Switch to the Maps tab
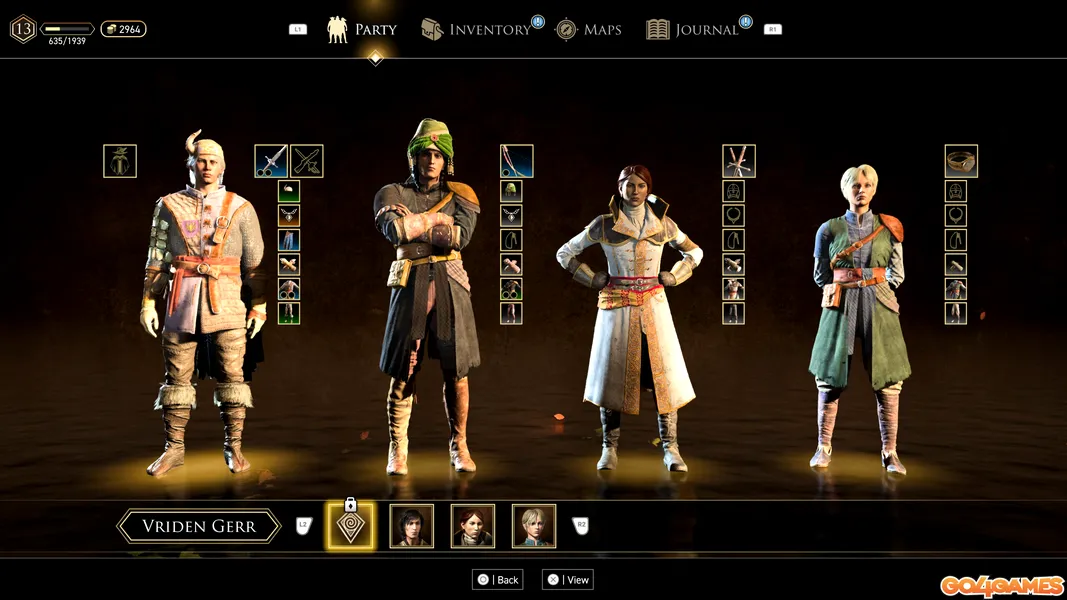The image size is (1067, 600). (x=589, y=30)
